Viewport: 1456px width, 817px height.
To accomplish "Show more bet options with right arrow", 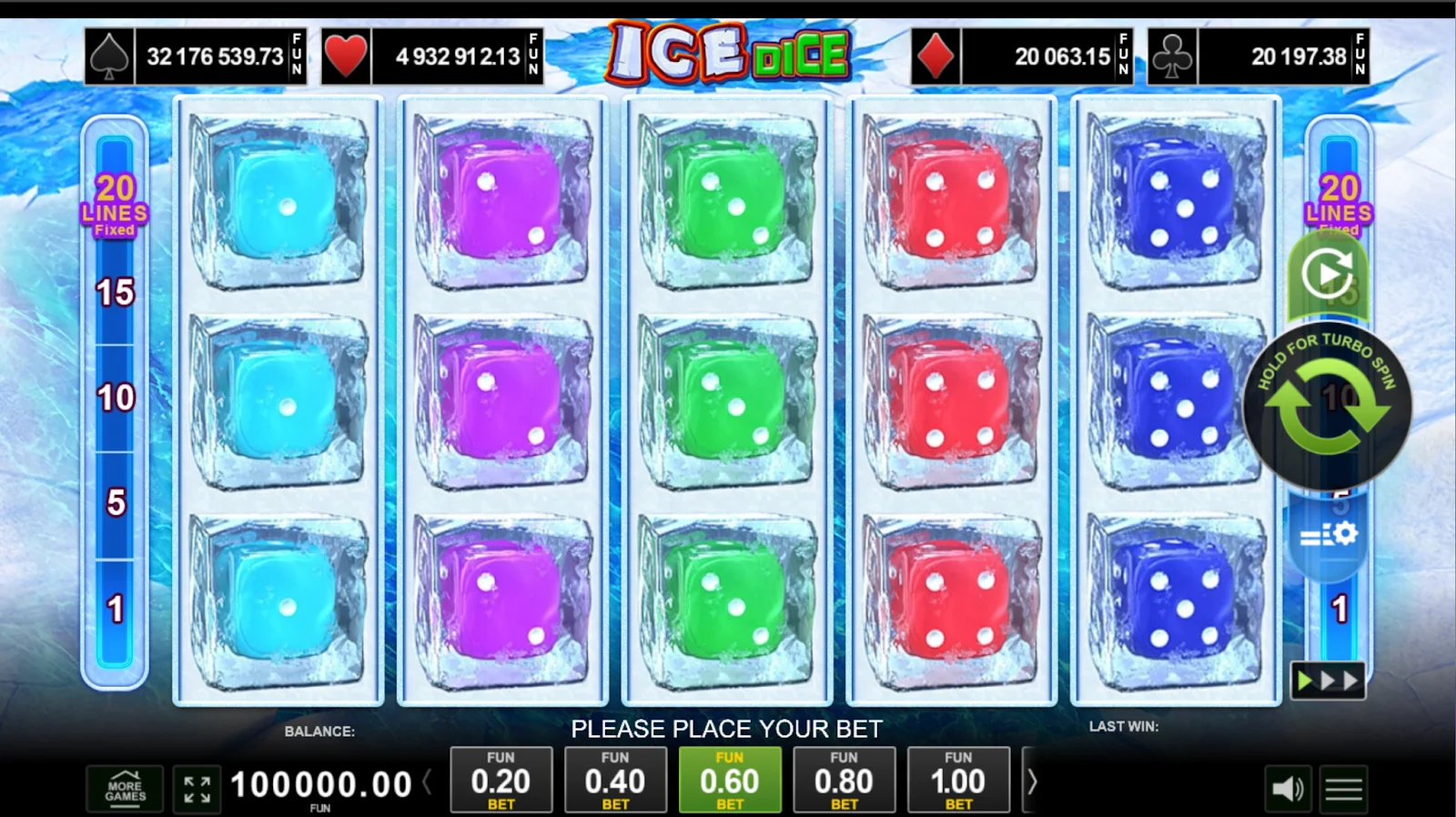I will coord(1032,781).
